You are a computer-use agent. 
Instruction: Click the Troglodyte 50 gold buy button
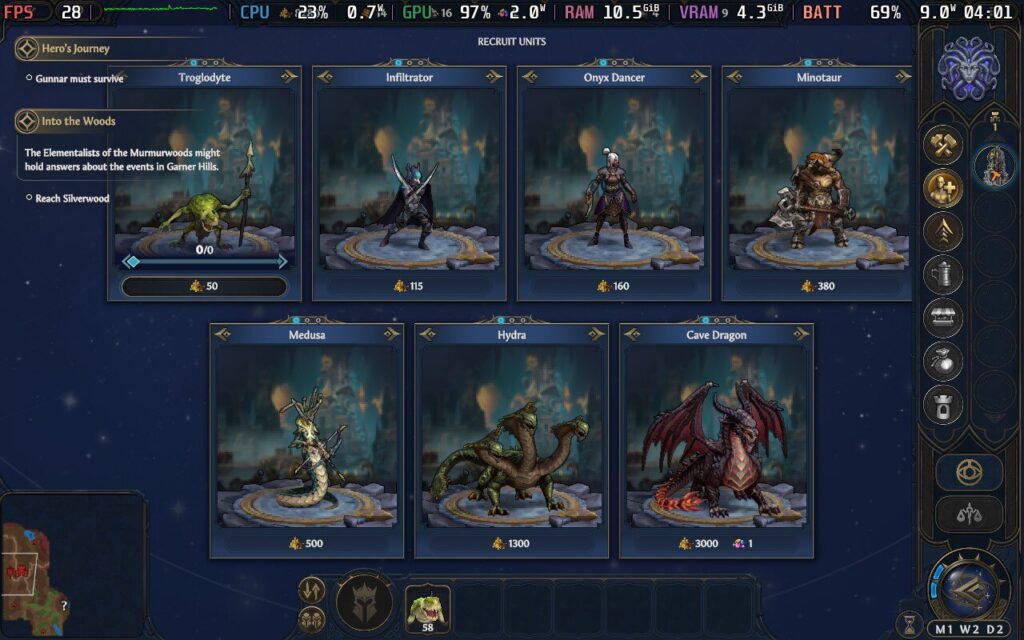coord(204,287)
